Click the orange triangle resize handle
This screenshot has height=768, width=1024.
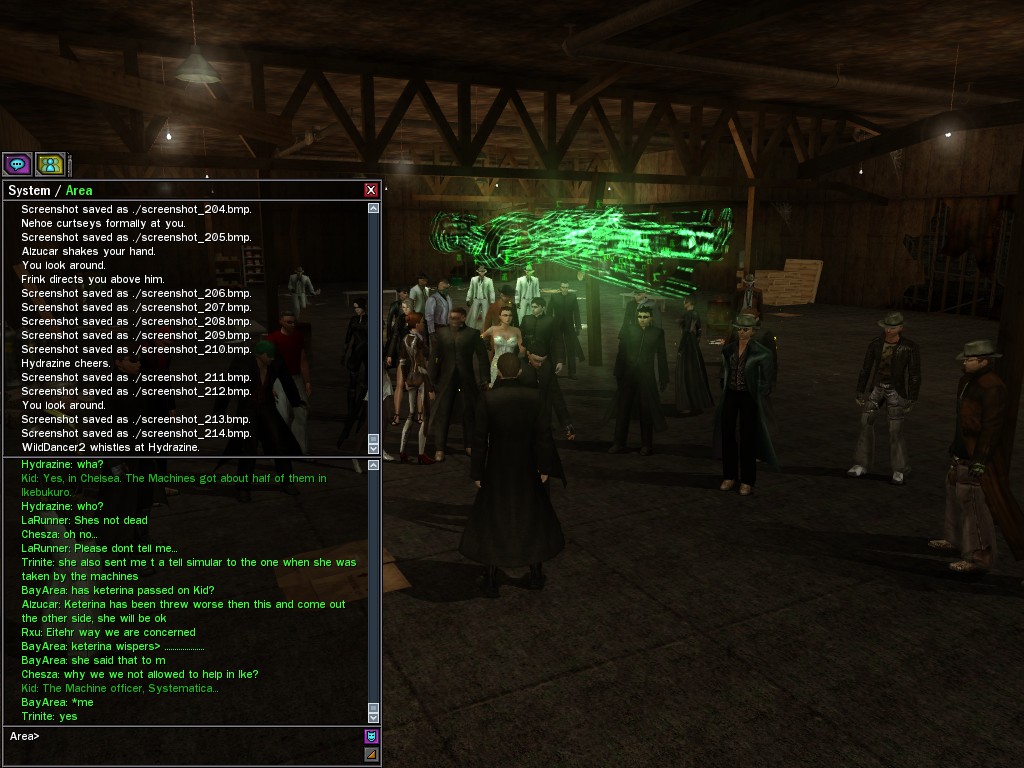pos(371,754)
